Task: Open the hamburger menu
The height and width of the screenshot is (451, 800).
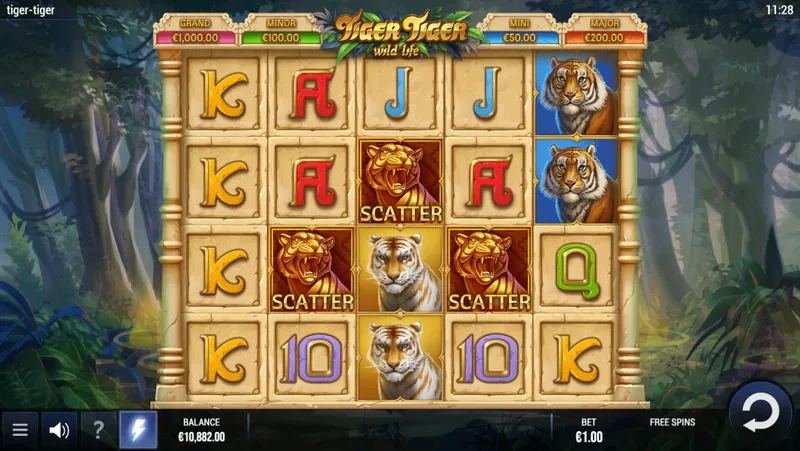Action: coord(19,430)
